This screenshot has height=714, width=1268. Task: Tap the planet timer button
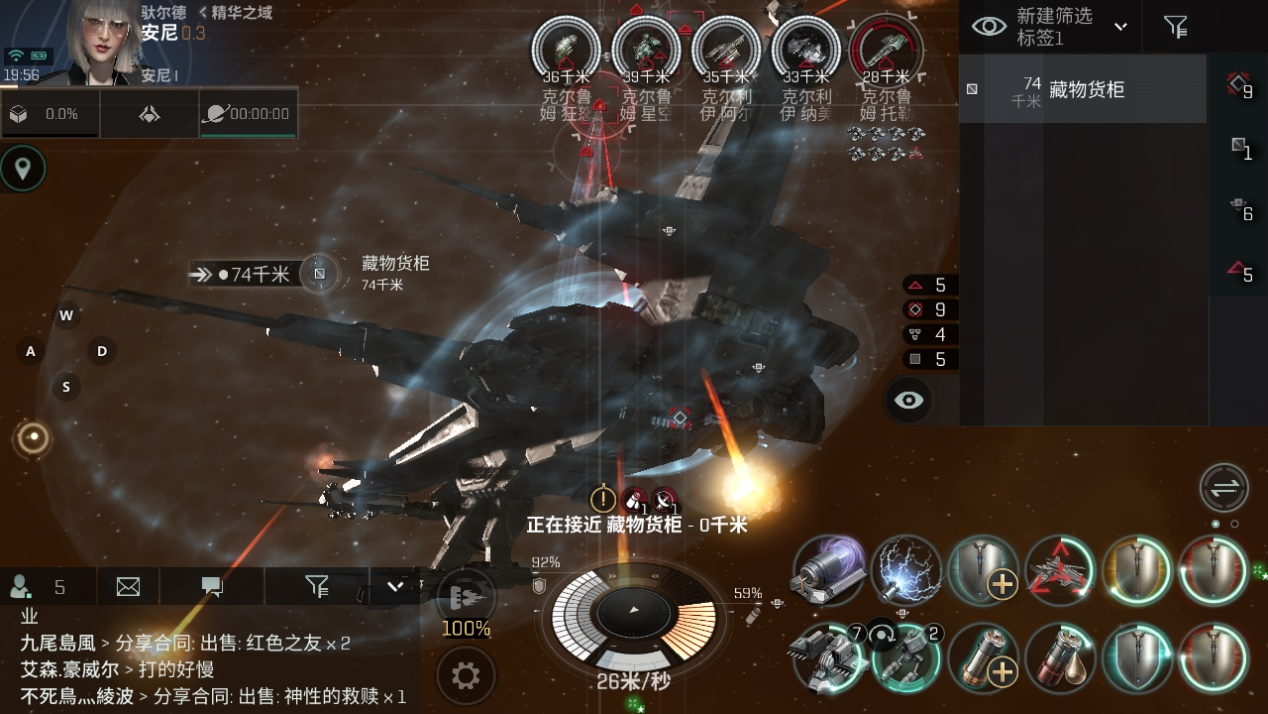pyautogui.click(x=248, y=114)
